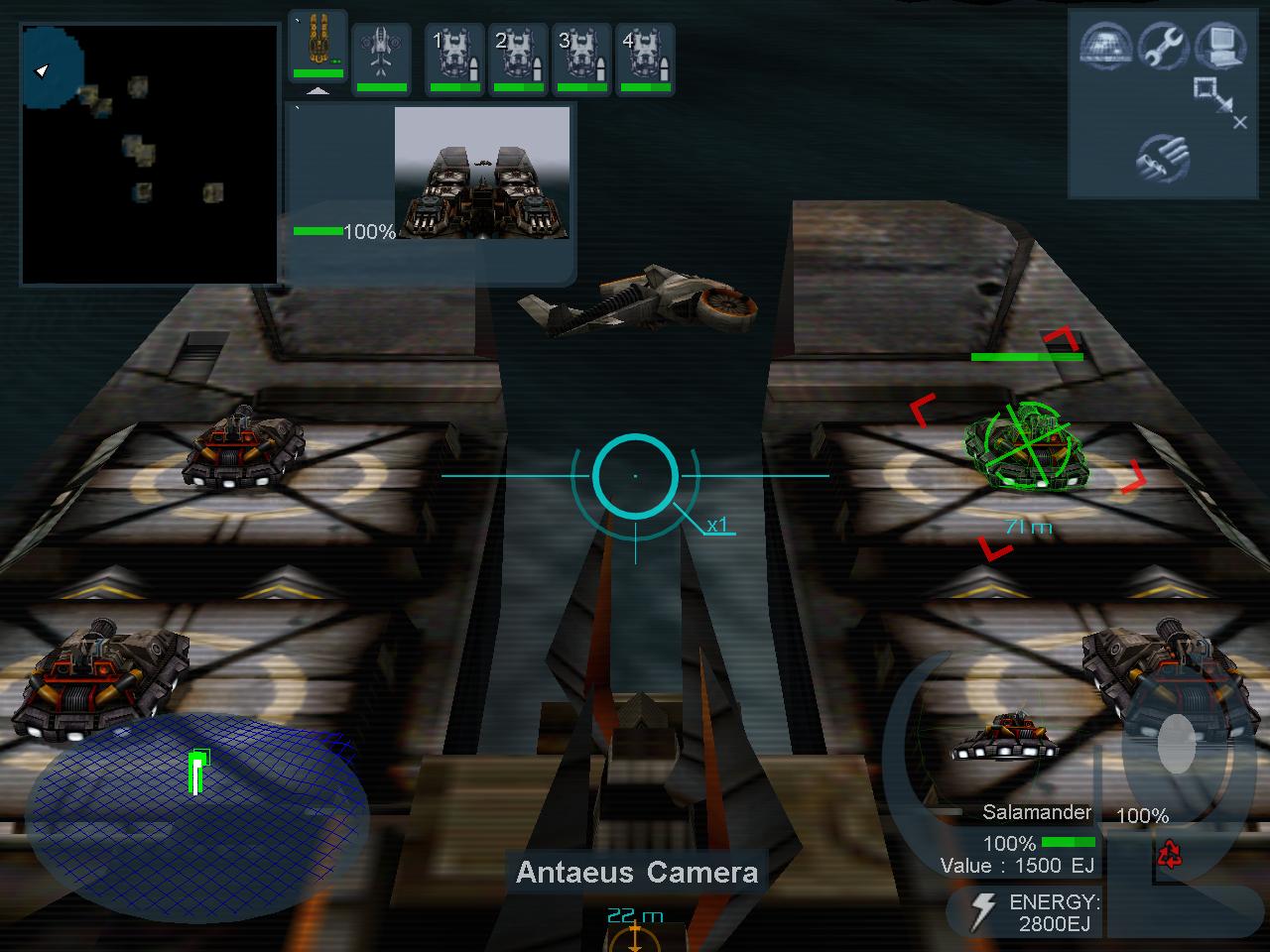Open the computer interface icon
The width and height of the screenshot is (1270, 952).
(1222, 48)
